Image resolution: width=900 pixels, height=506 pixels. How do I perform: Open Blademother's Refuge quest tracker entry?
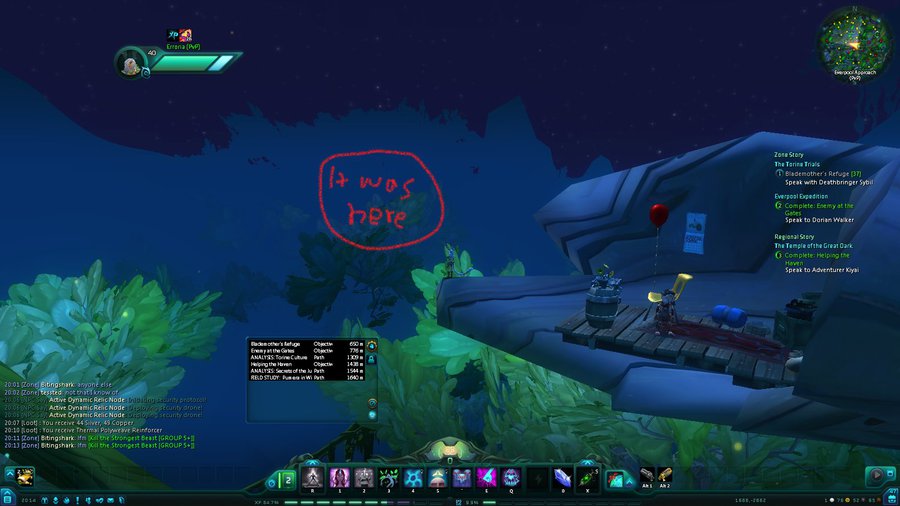[x=821, y=173]
